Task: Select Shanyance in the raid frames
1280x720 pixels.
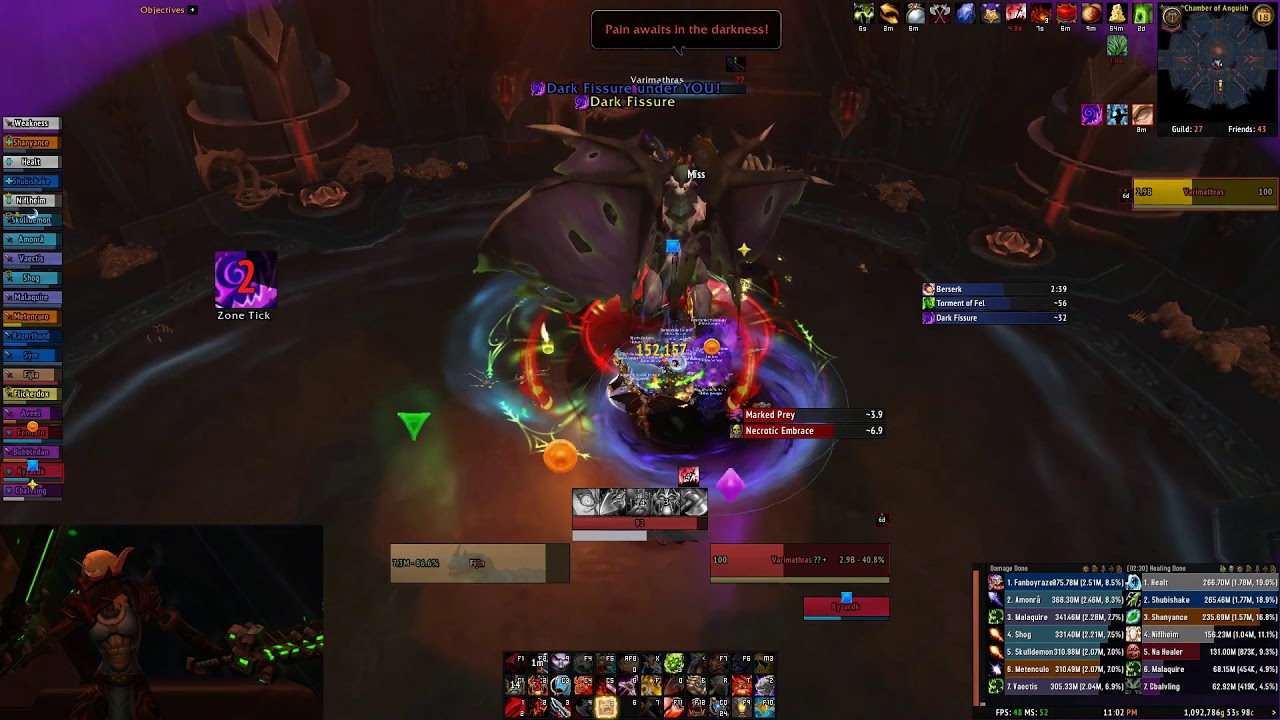Action: click(31, 143)
